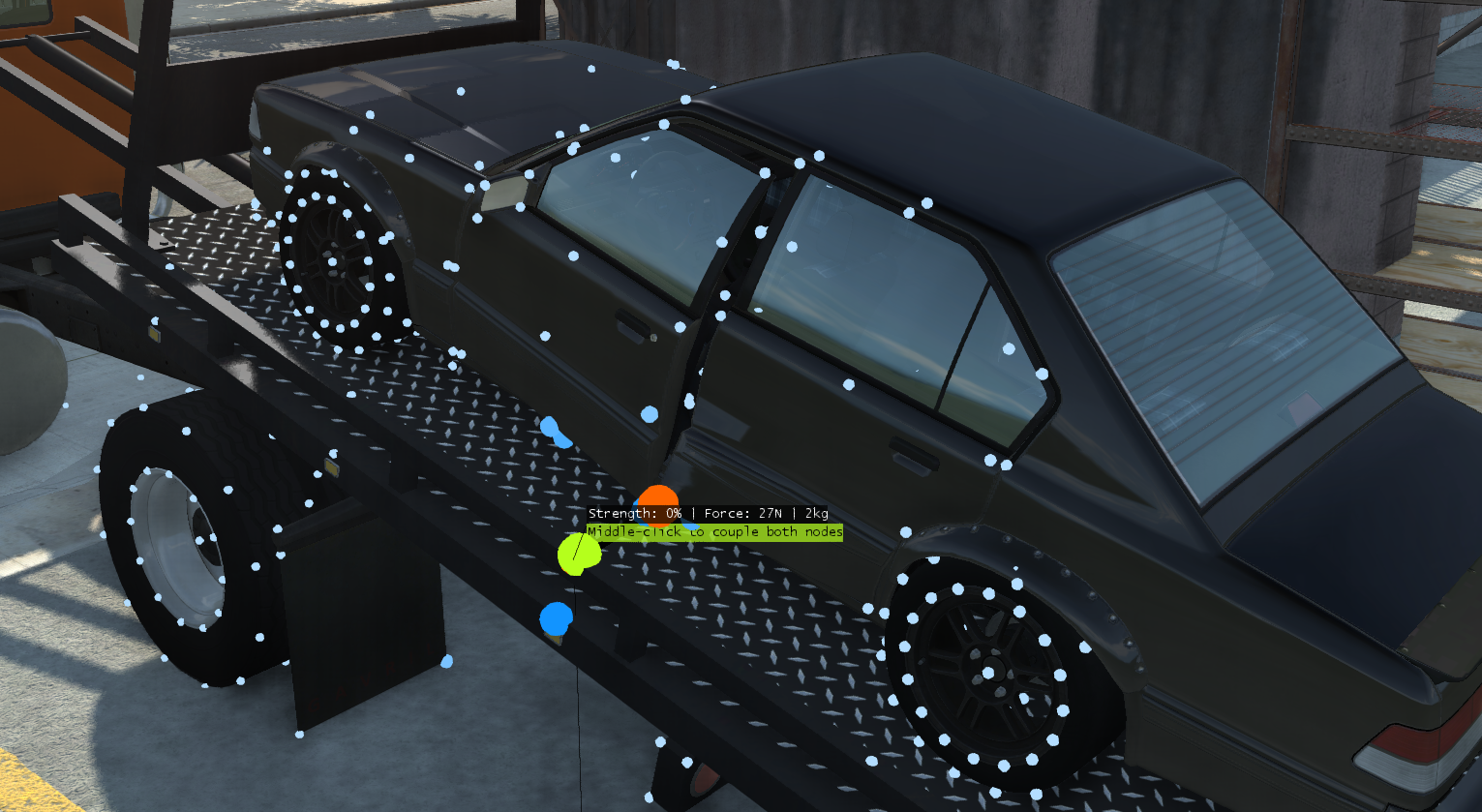Click the large blue node below the green node
The image size is (1482, 812).
pyautogui.click(x=556, y=617)
